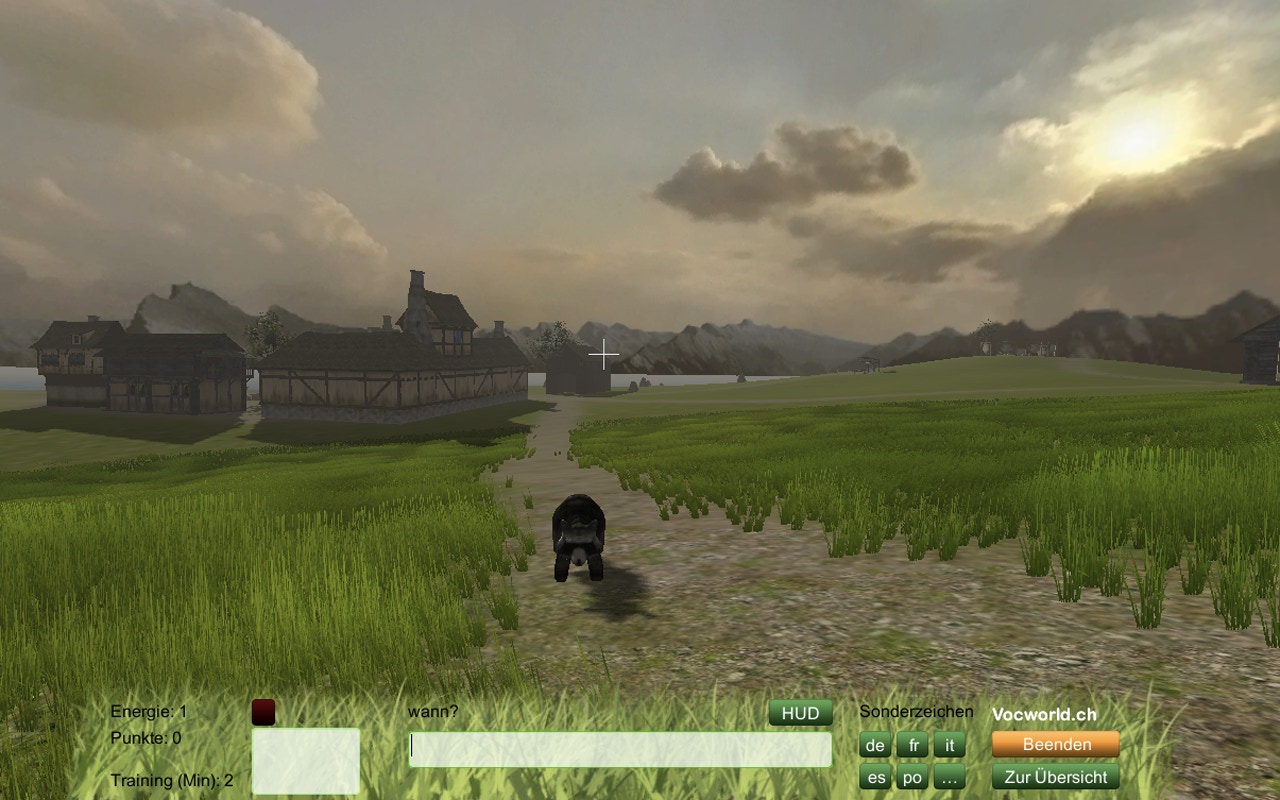The height and width of the screenshot is (800, 1280).
Task: Select the "it" special characters button
Action: tap(949, 745)
